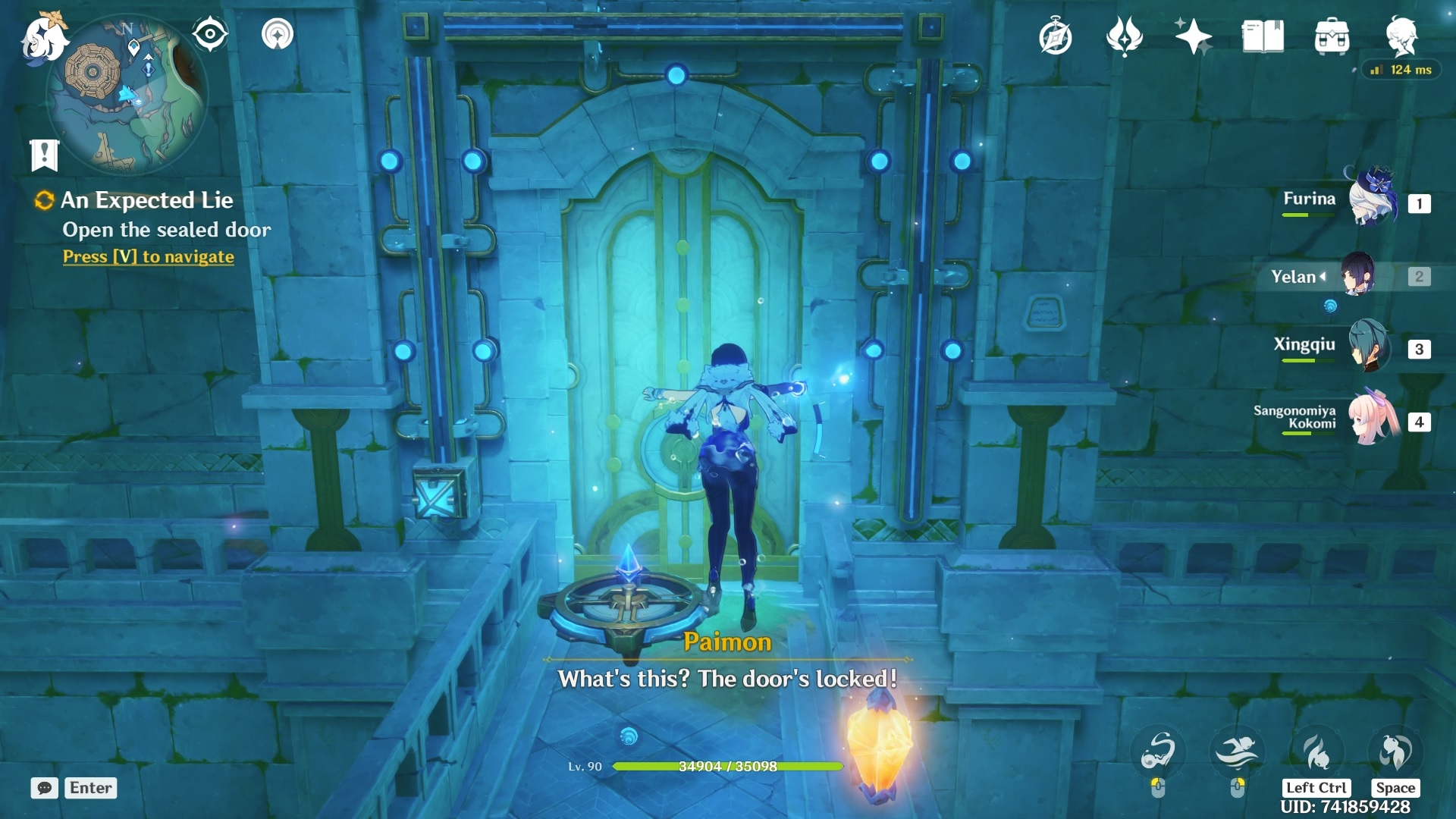The image size is (1456, 819).
Task: Switch to Xingqiu in party list
Action: (x=1370, y=347)
